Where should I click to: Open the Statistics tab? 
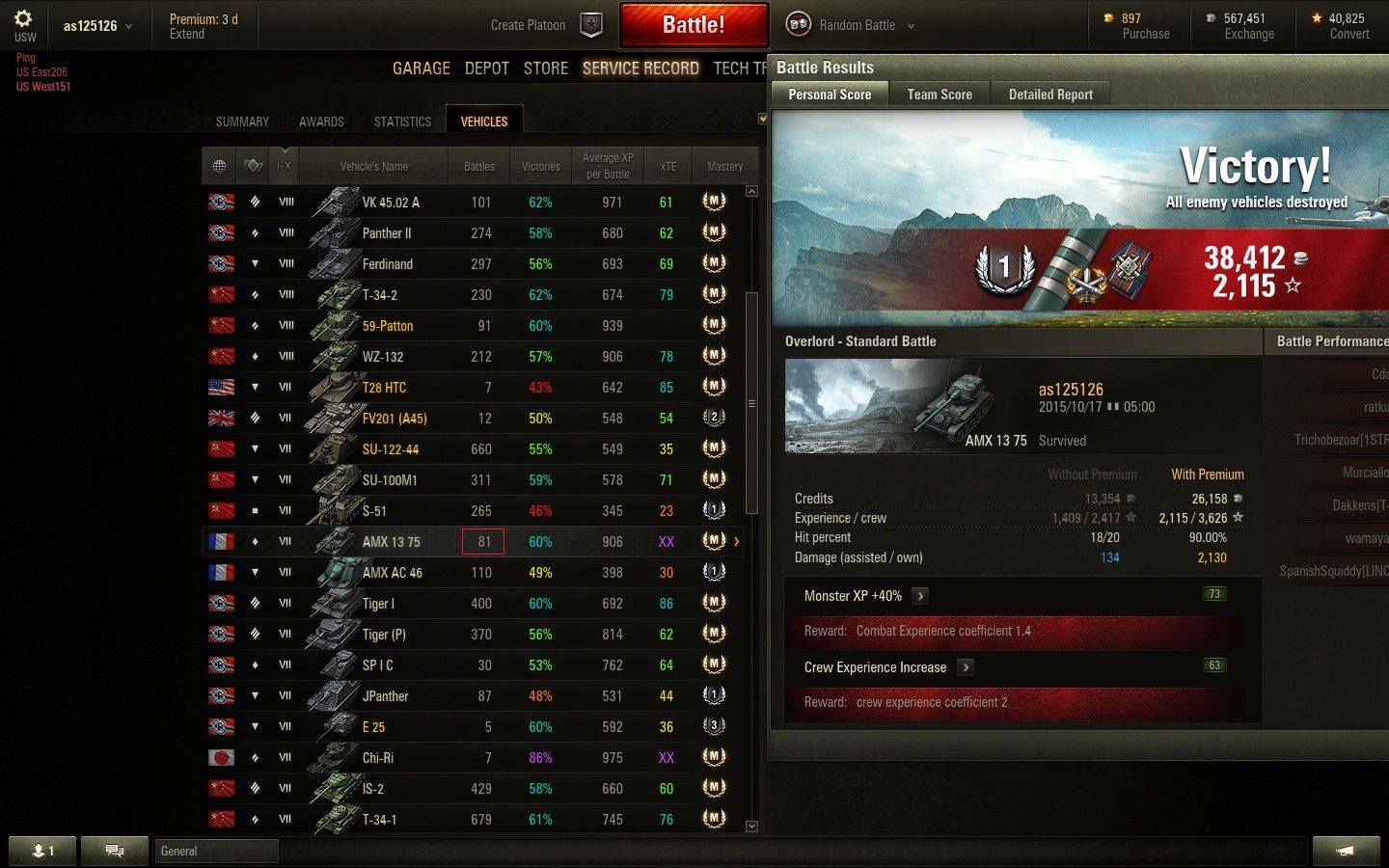tap(402, 122)
